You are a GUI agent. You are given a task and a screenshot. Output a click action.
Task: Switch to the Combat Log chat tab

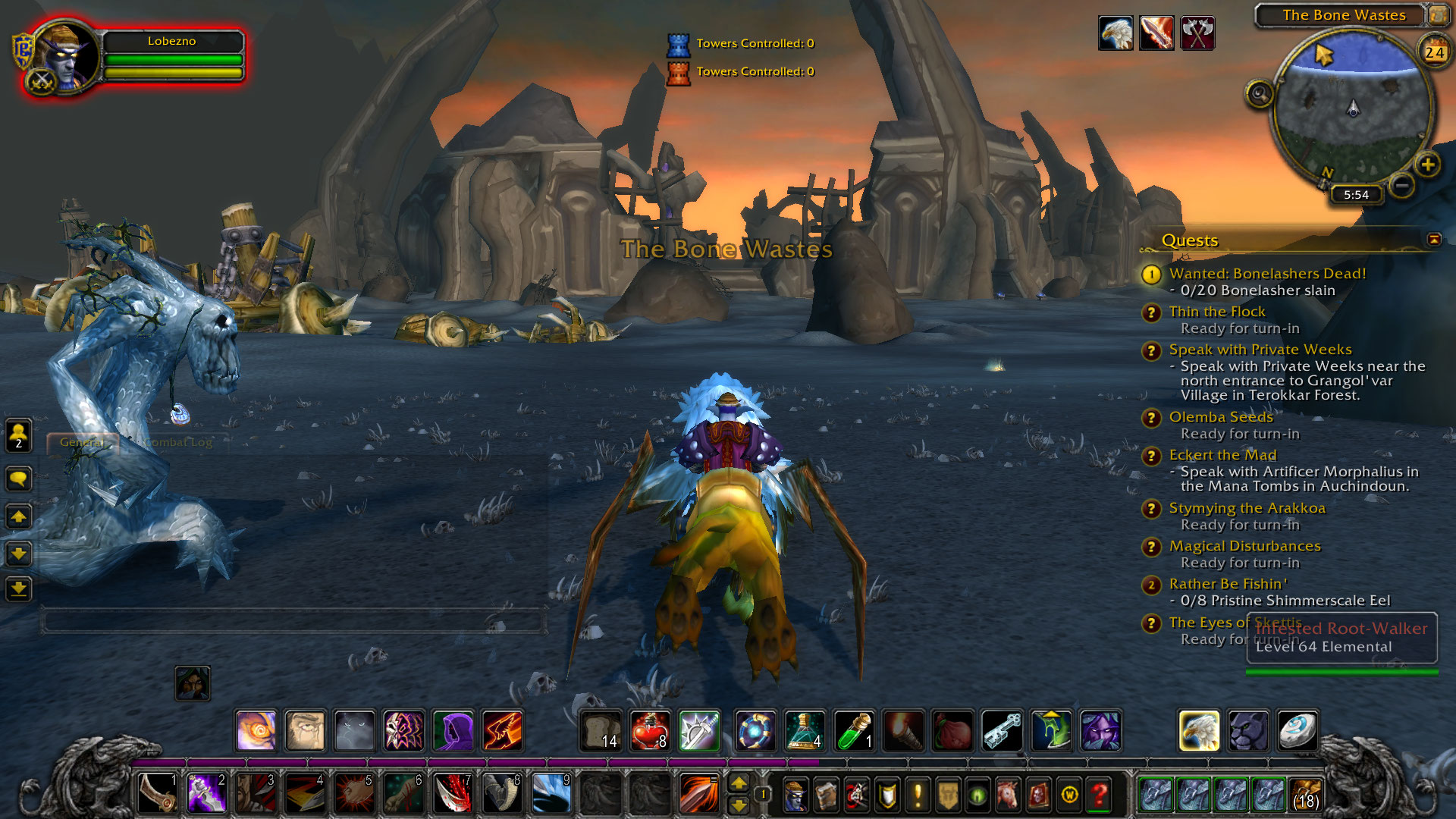pos(177,442)
